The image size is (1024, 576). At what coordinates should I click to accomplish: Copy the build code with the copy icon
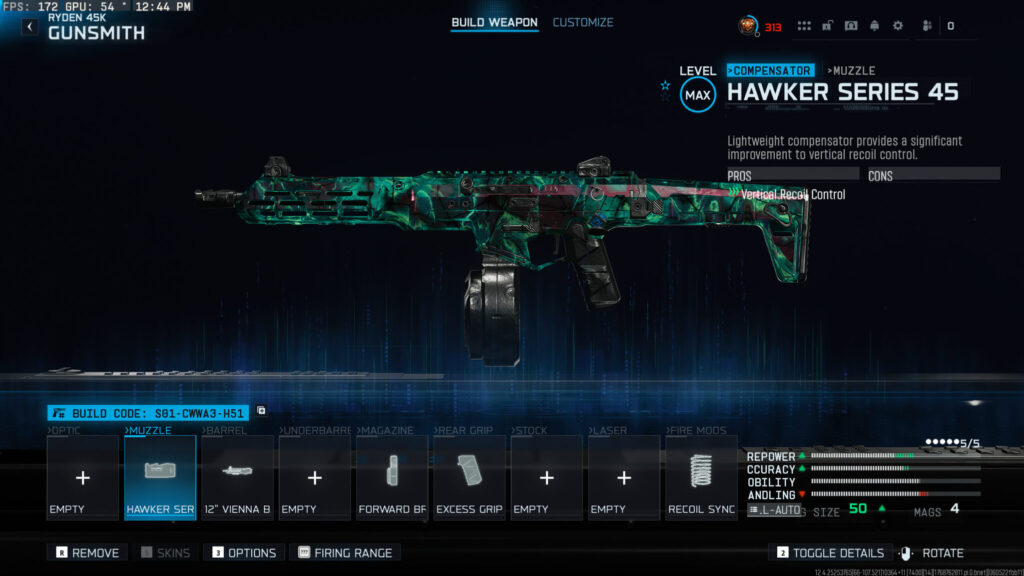[261, 411]
